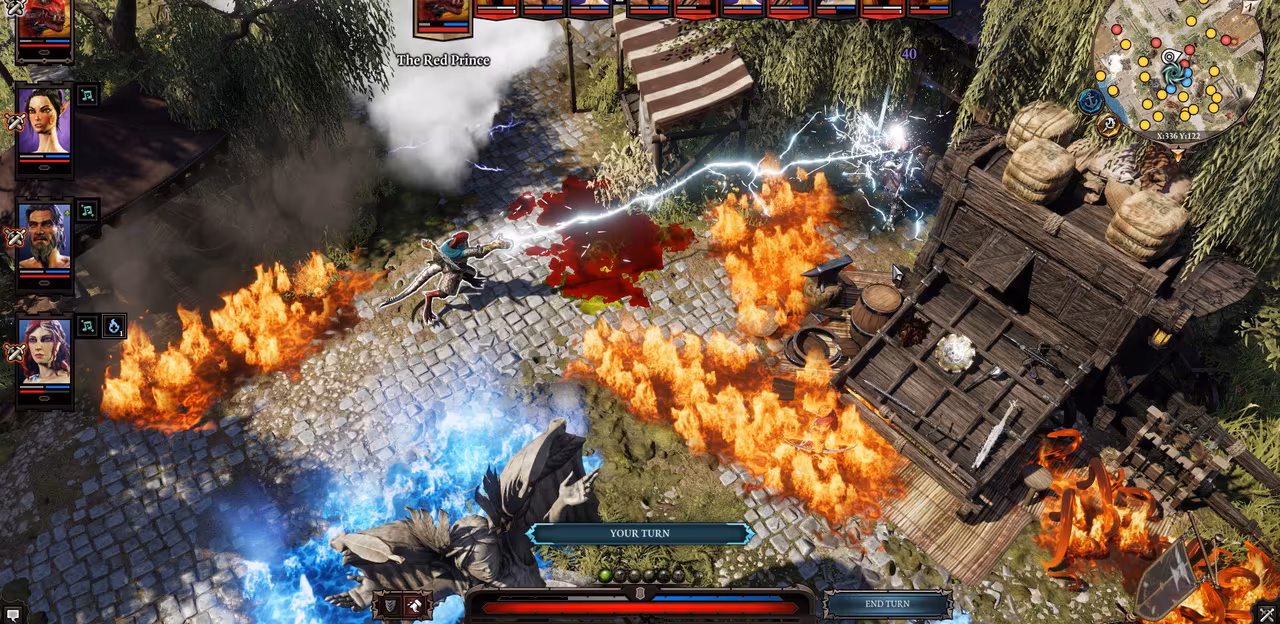Select The Red Prince turn-order portrait
This screenshot has height=624, width=1280.
point(443,17)
